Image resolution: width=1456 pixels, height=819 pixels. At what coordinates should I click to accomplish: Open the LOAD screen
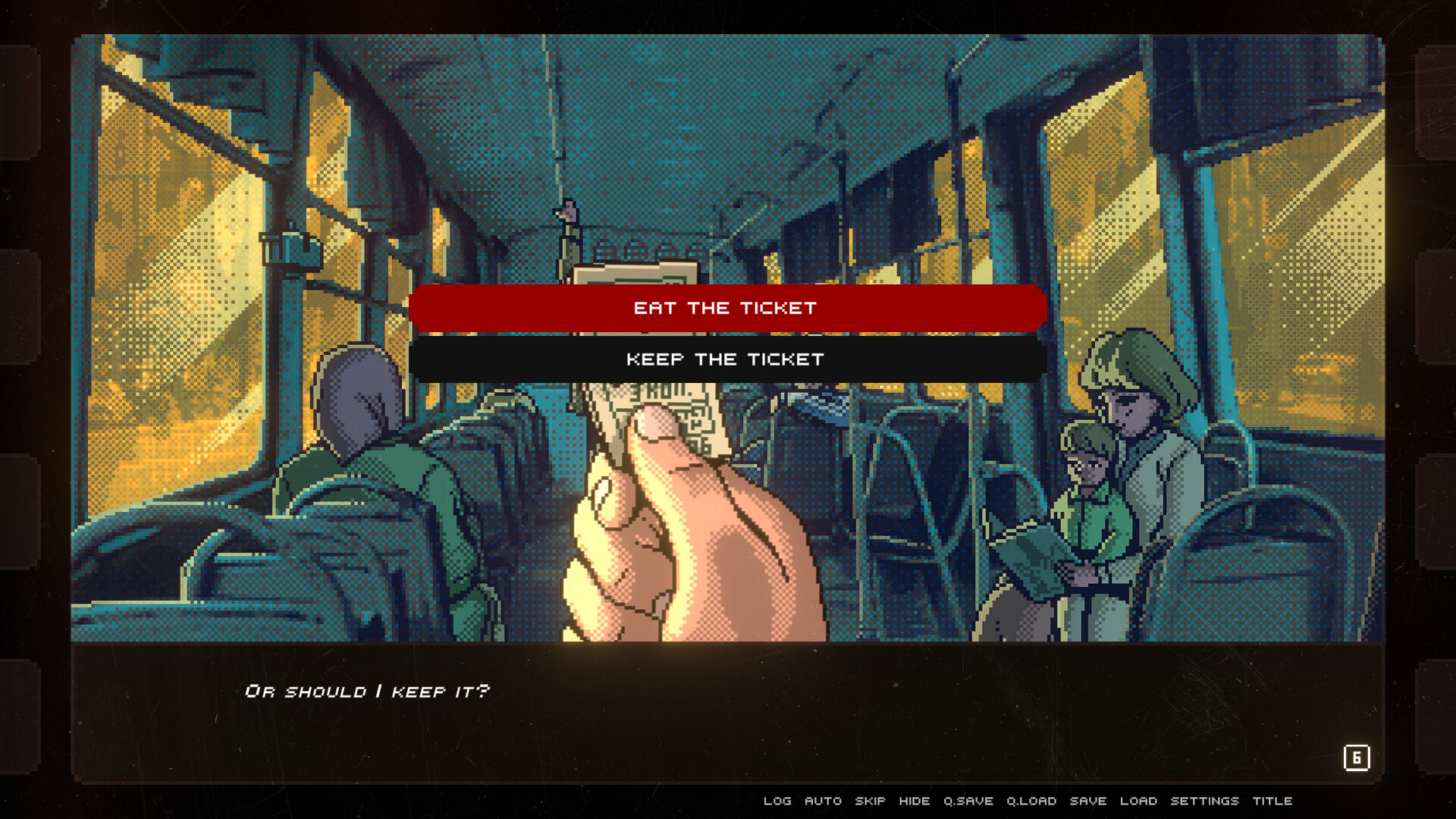pos(1138,801)
